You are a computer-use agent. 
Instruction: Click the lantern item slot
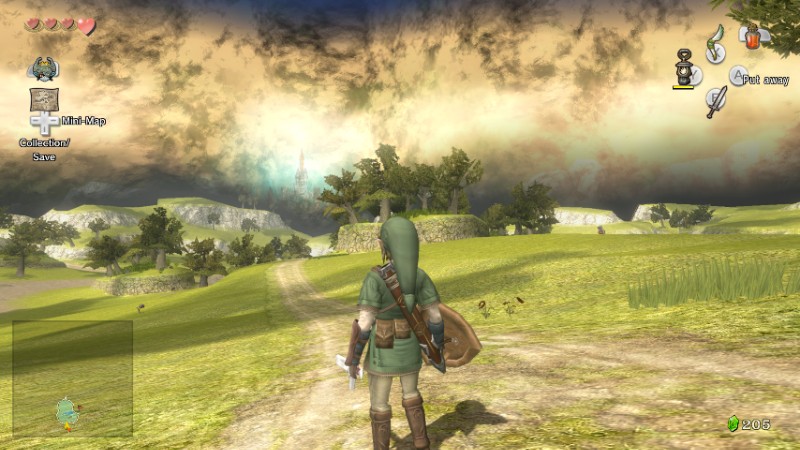click(686, 70)
